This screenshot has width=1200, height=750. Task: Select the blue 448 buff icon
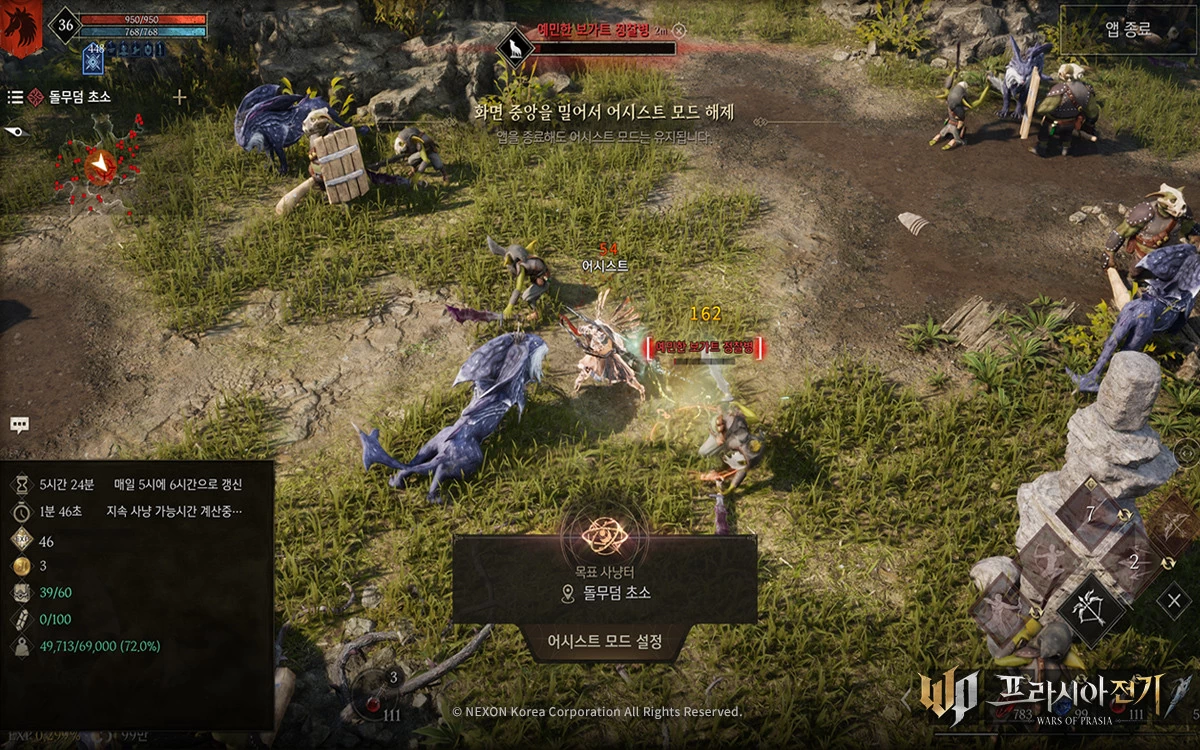point(94,59)
